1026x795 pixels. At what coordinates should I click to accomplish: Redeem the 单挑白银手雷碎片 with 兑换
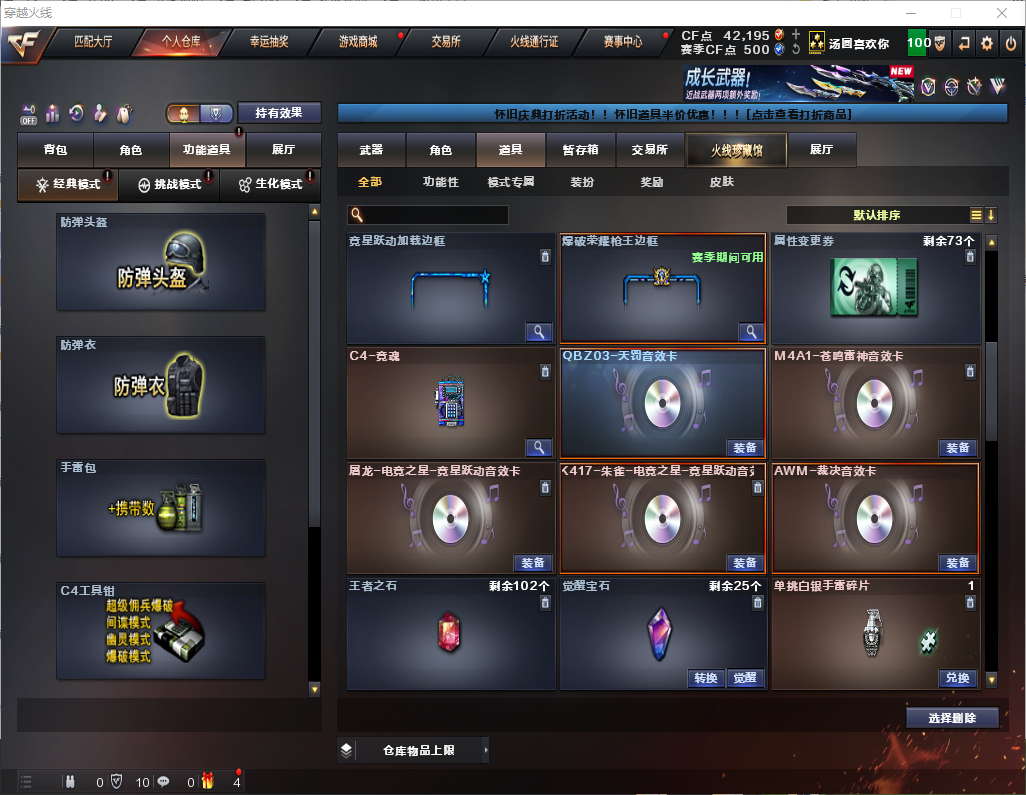tap(957, 678)
